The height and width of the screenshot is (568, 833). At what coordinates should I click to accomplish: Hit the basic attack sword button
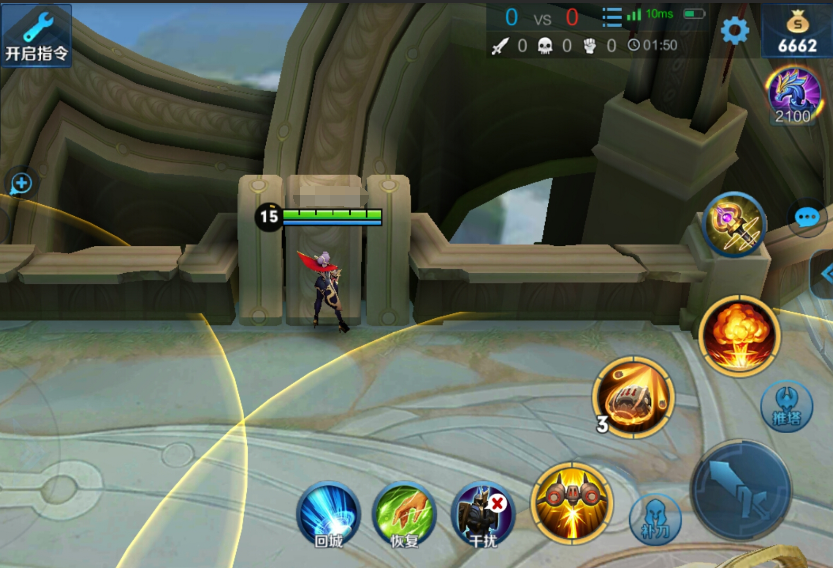click(x=741, y=490)
